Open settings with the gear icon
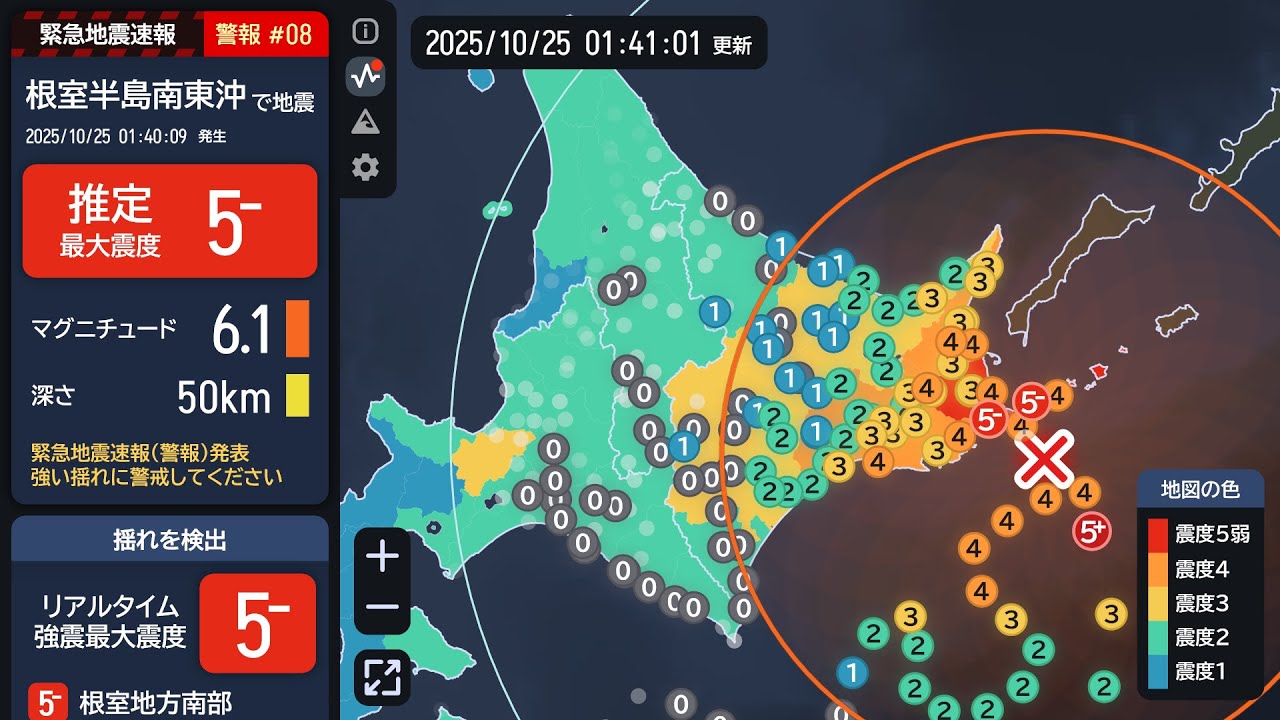The width and height of the screenshot is (1280, 720). tap(367, 164)
